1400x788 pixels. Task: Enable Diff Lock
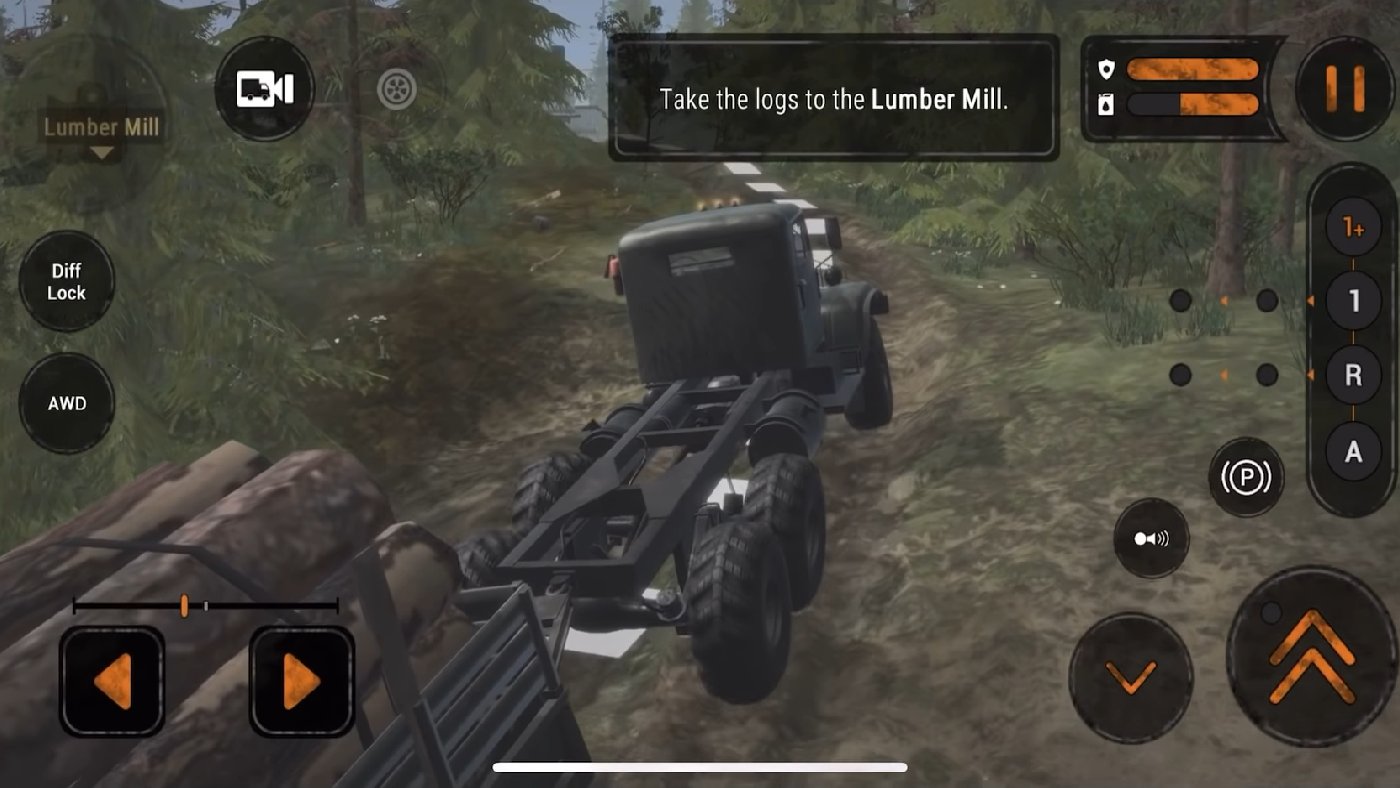66,281
